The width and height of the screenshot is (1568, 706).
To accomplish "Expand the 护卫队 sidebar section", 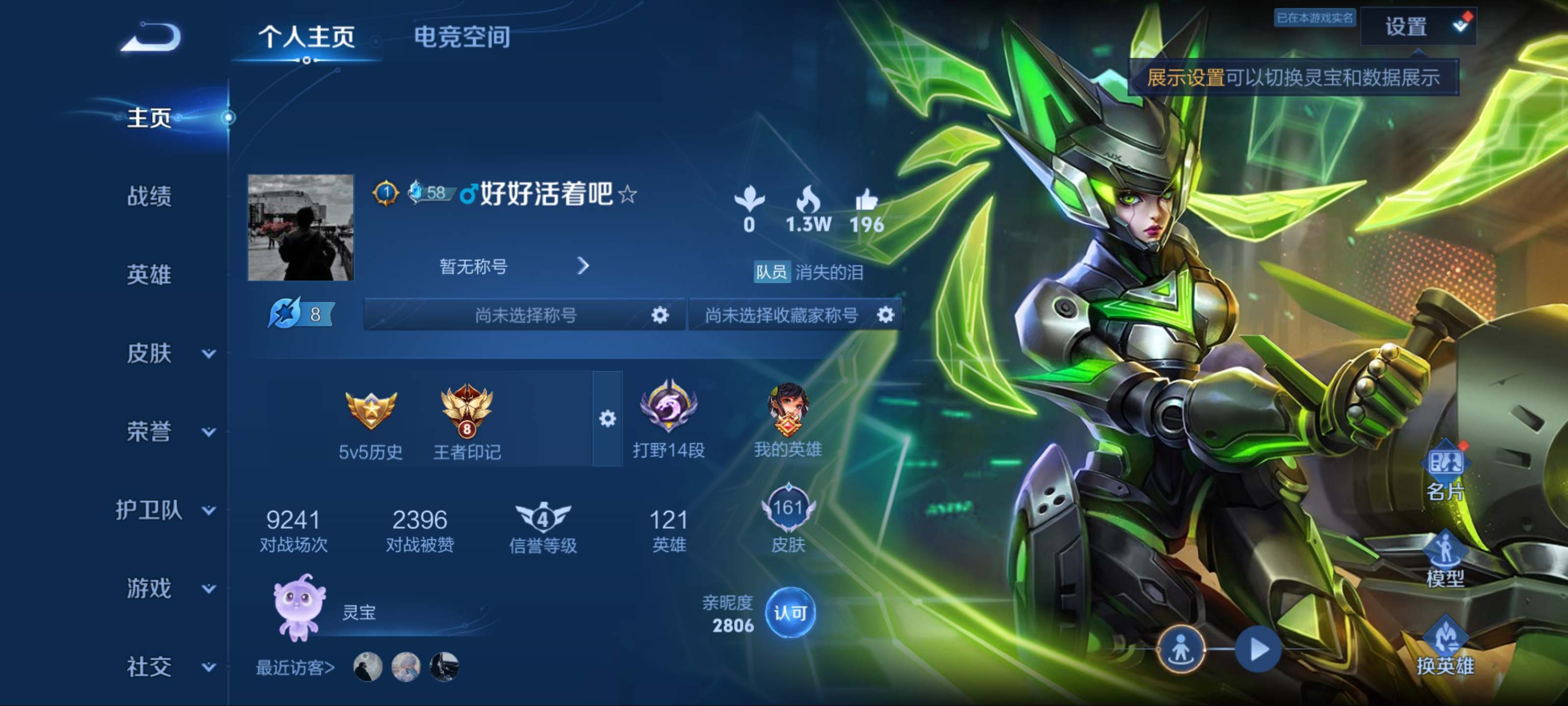I will pyautogui.click(x=164, y=510).
